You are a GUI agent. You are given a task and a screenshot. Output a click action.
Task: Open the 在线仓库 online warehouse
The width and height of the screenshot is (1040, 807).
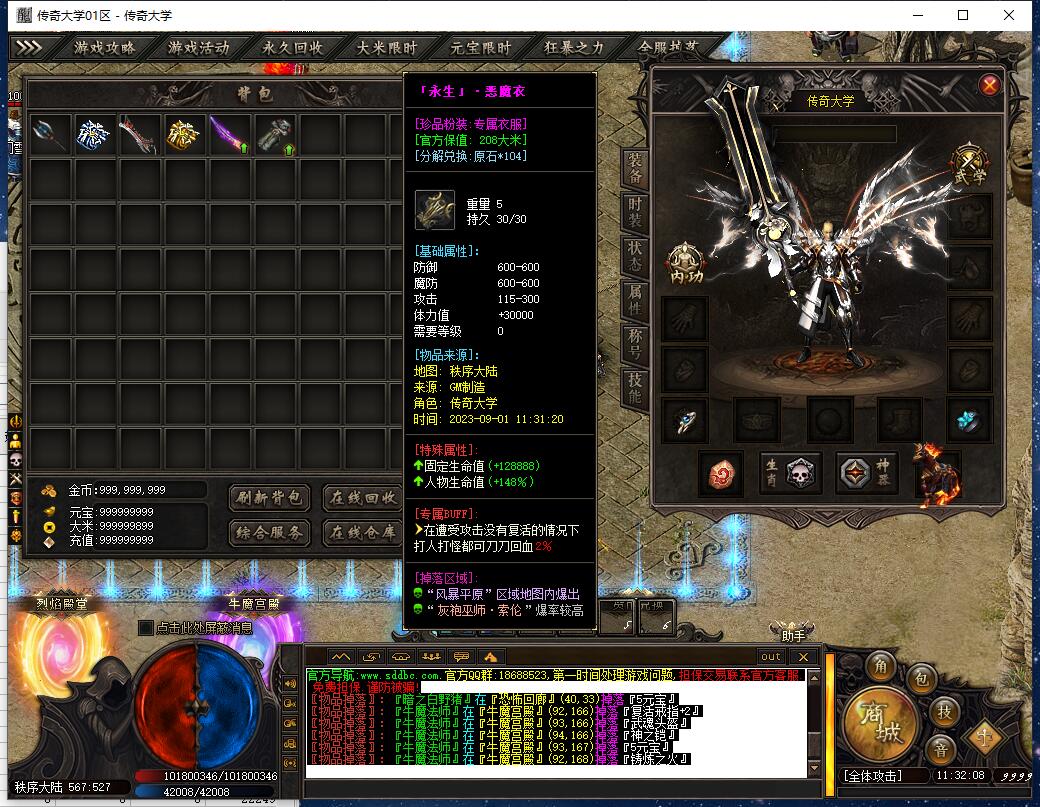[x=363, y=532]
